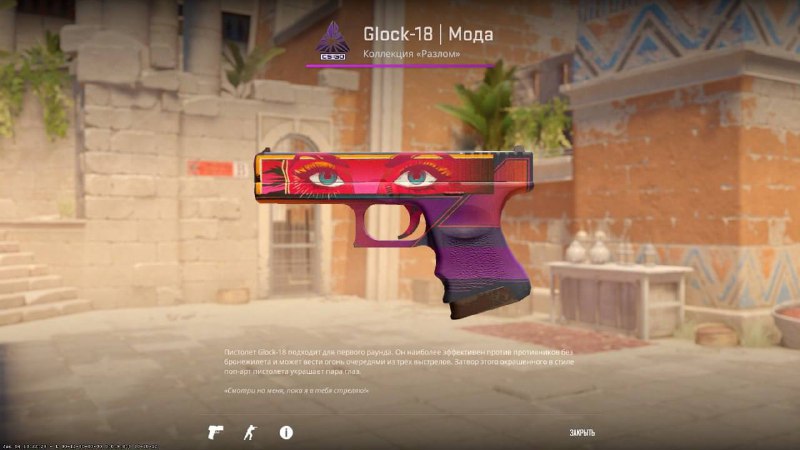Open the item info icon

pos(286,432)
